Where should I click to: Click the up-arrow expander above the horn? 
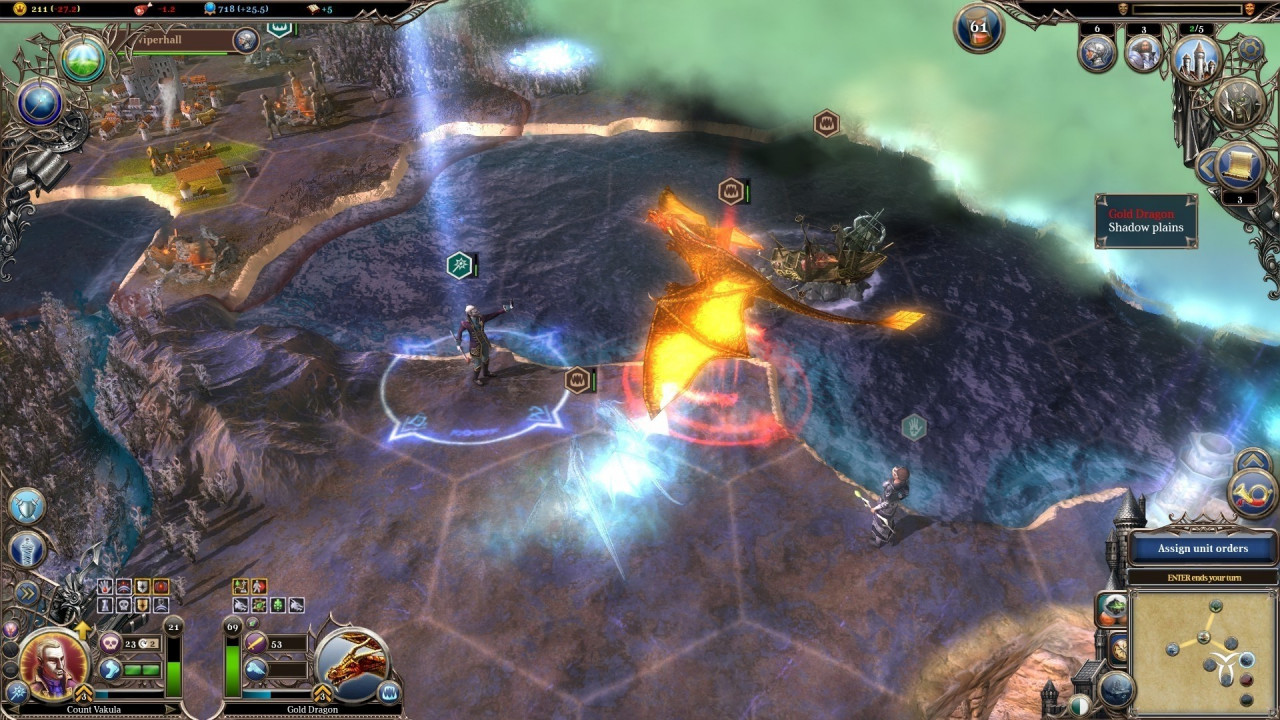tap(1253, 461)
